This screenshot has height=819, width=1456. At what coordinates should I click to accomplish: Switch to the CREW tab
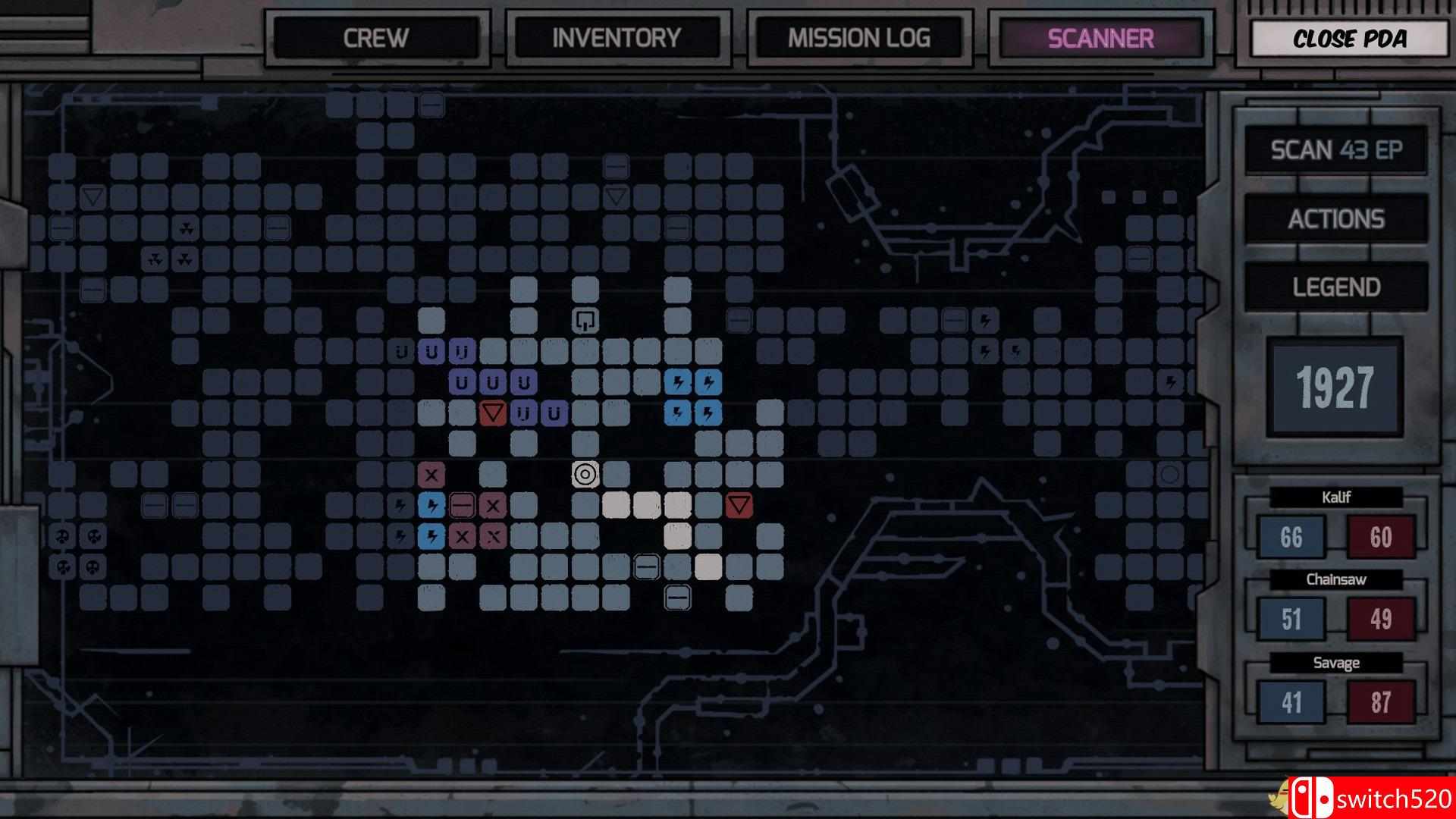(377, 38)
